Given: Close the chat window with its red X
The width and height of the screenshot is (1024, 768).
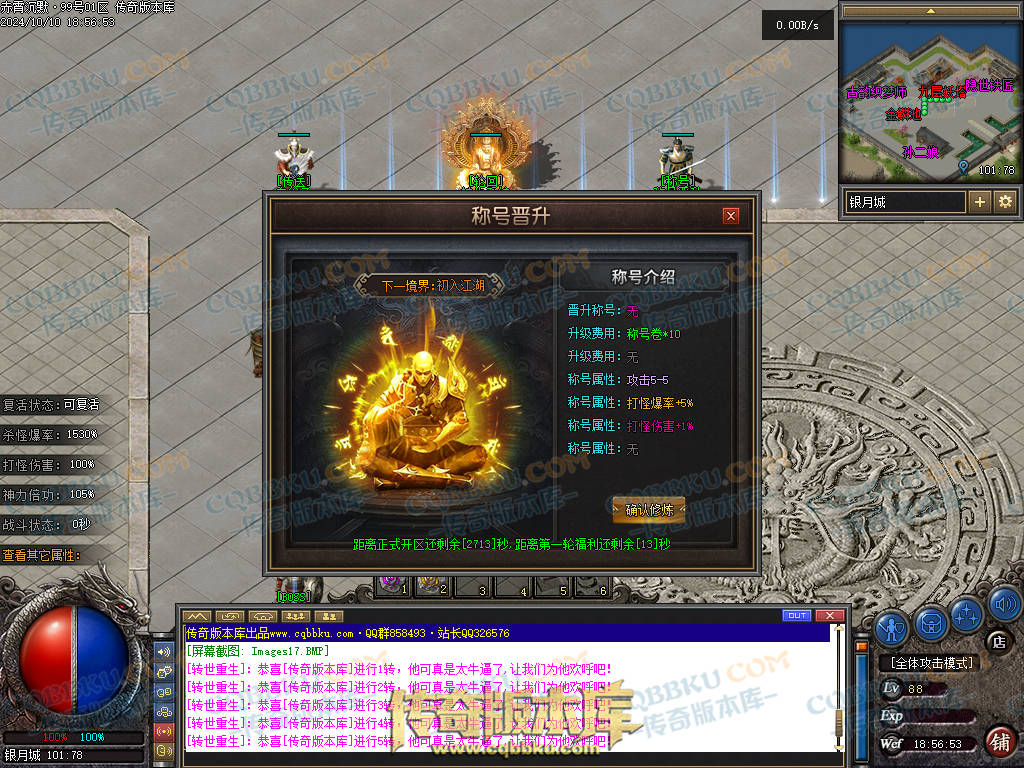Looking at the screenshot, I should (829, 615).
